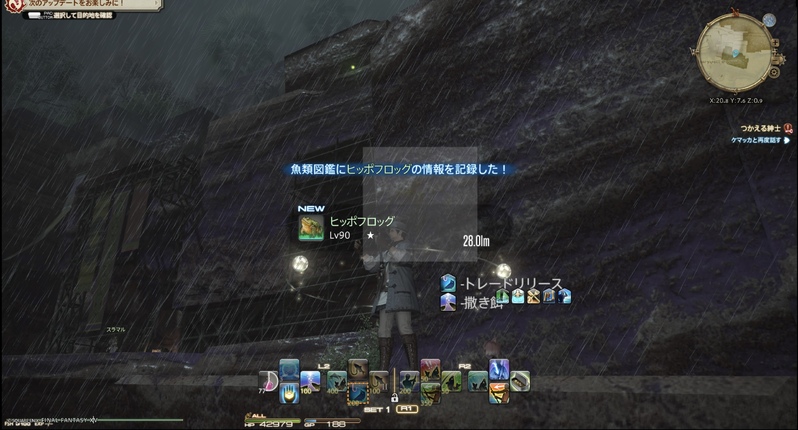Click the 撒き餌 status icon
This screenshot has width=798, height=430.
click(x=449, y=300)
